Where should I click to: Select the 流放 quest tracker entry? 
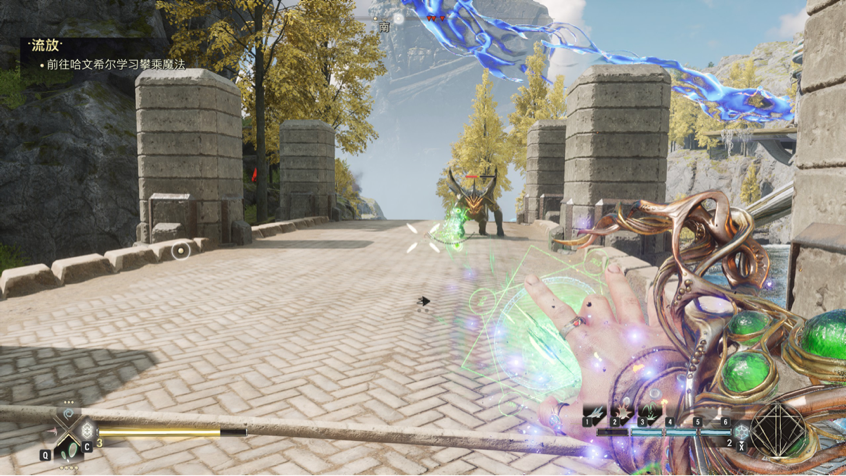point(46,46)
